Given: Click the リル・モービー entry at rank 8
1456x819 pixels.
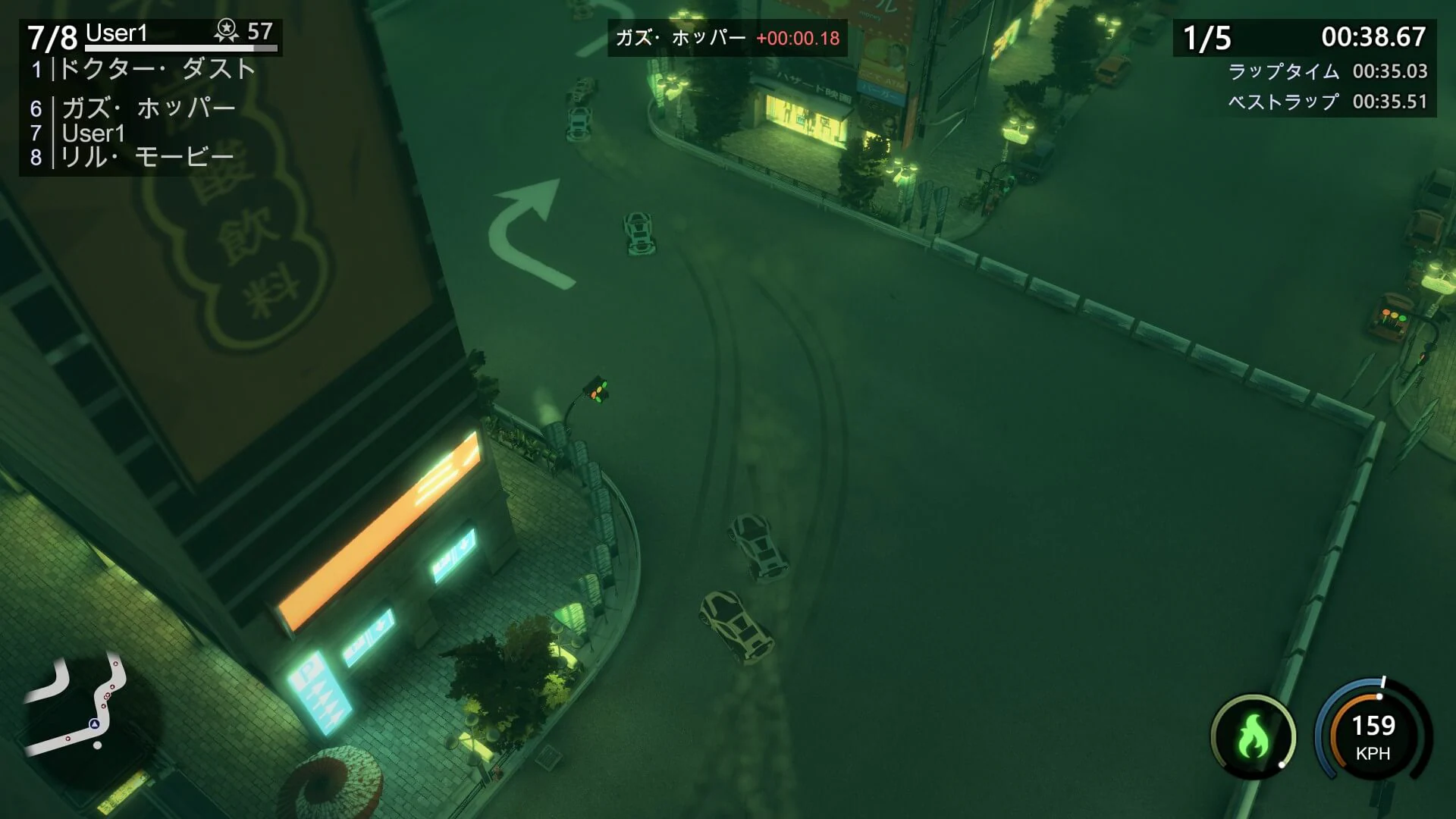Looking at the screenshot, I should (x=144, y=155).
